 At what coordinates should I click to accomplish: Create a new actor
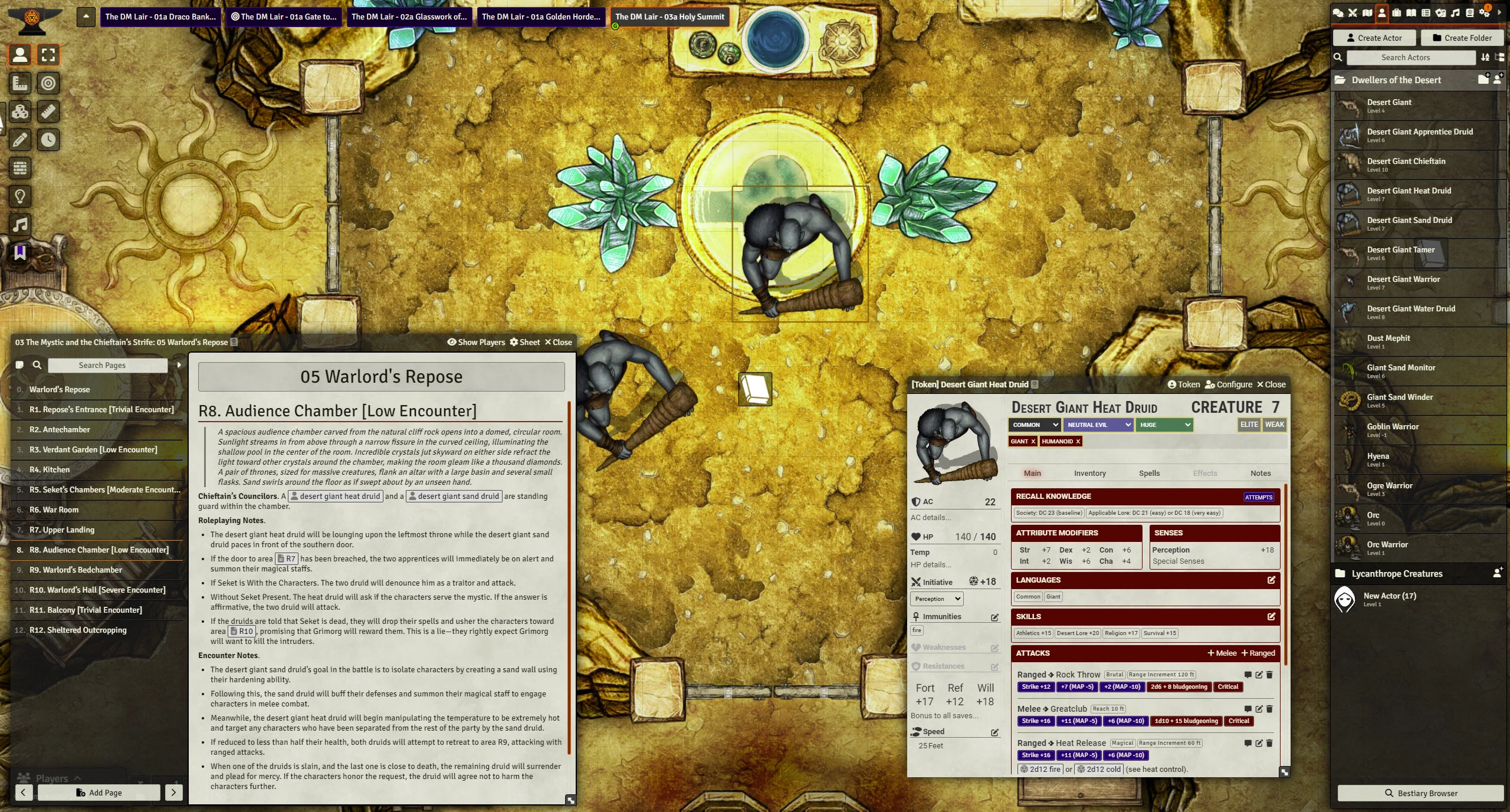click(1374, 38)
